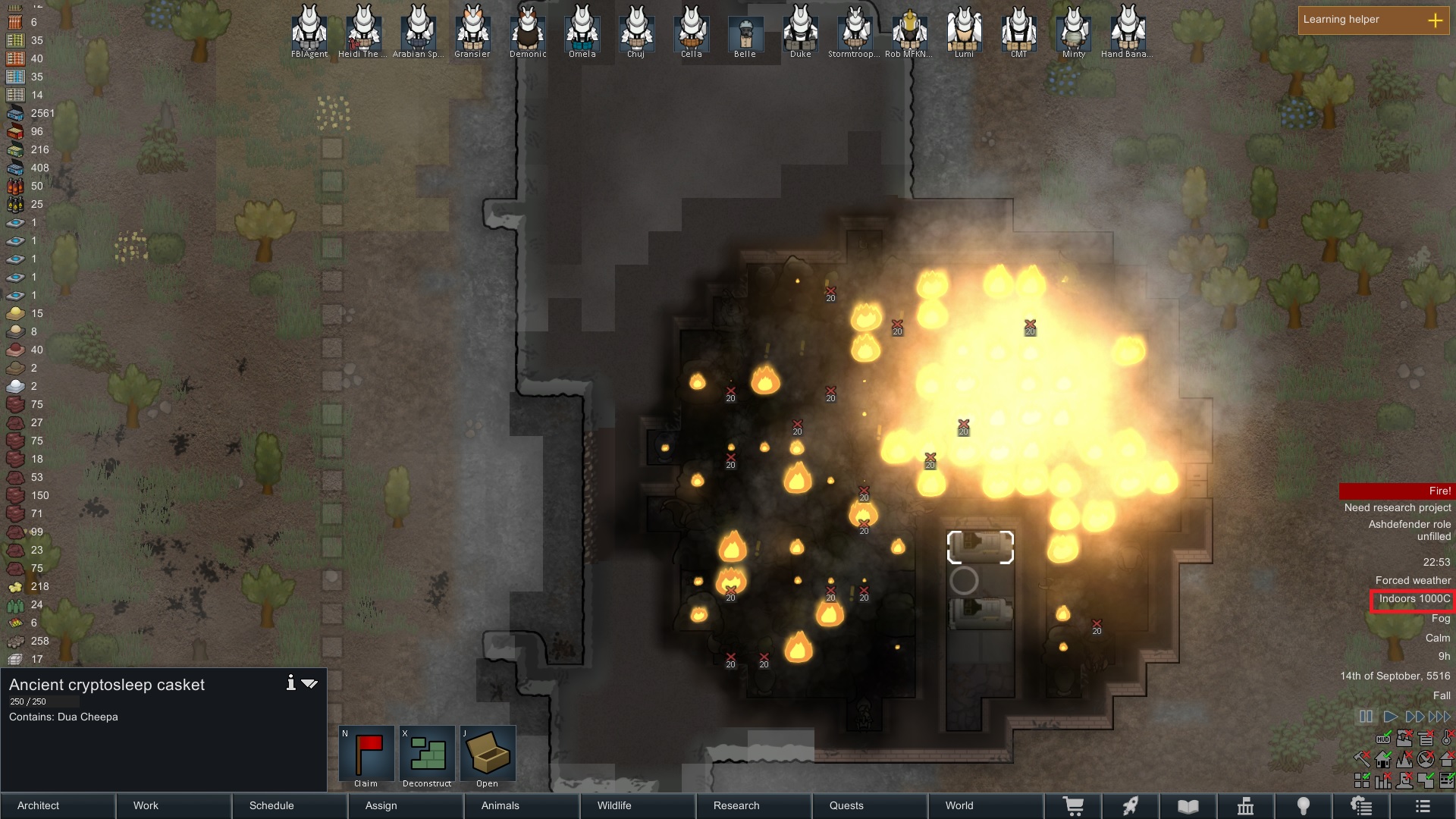View the Quests tab
This screenshot has height=819, width=1456.
pos(846,805)
